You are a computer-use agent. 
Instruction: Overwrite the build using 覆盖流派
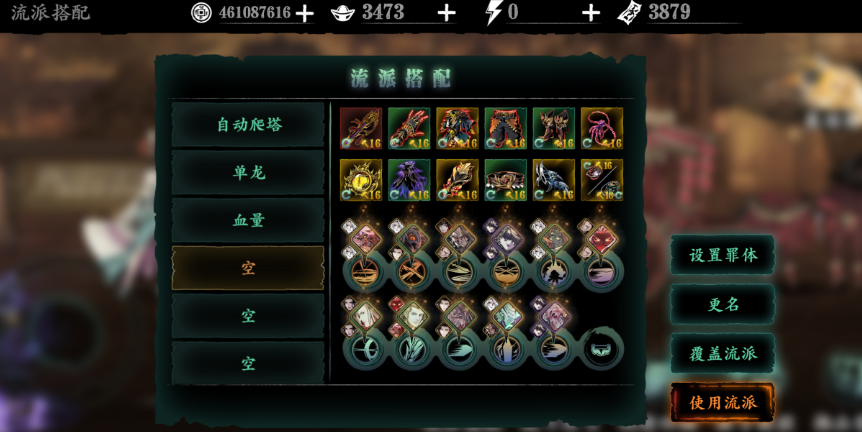(x=723, y=353)
